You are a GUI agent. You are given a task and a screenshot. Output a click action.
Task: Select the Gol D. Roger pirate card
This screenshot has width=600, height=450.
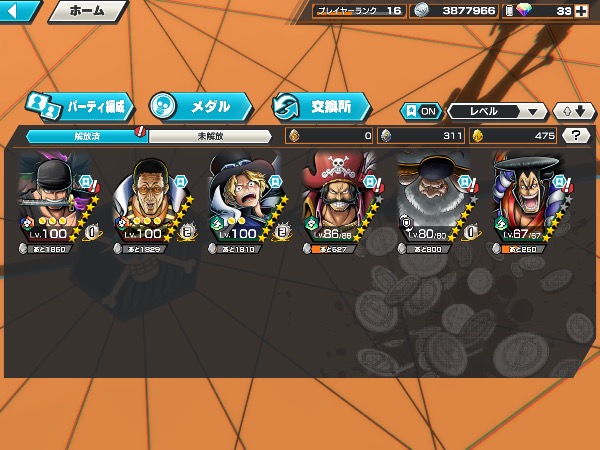(338, 200)
